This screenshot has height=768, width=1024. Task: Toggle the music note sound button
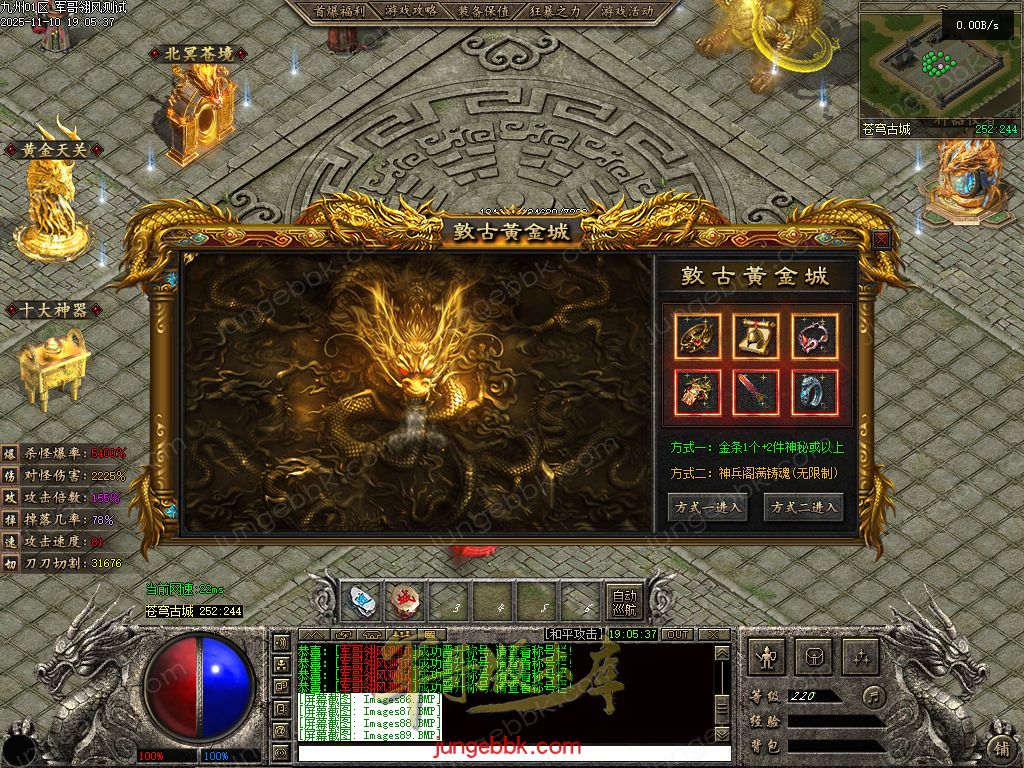pos(875,695)
